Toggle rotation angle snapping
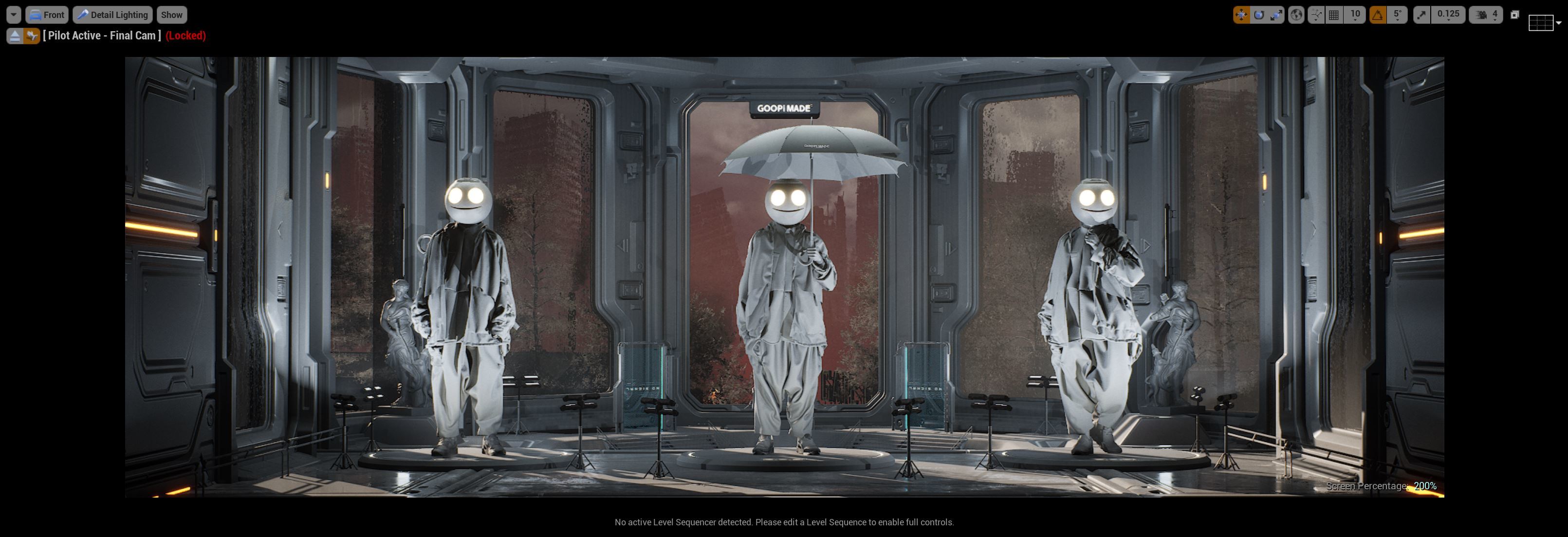1568x537 pixels. pyautogui.click(x=1378, y=15)
